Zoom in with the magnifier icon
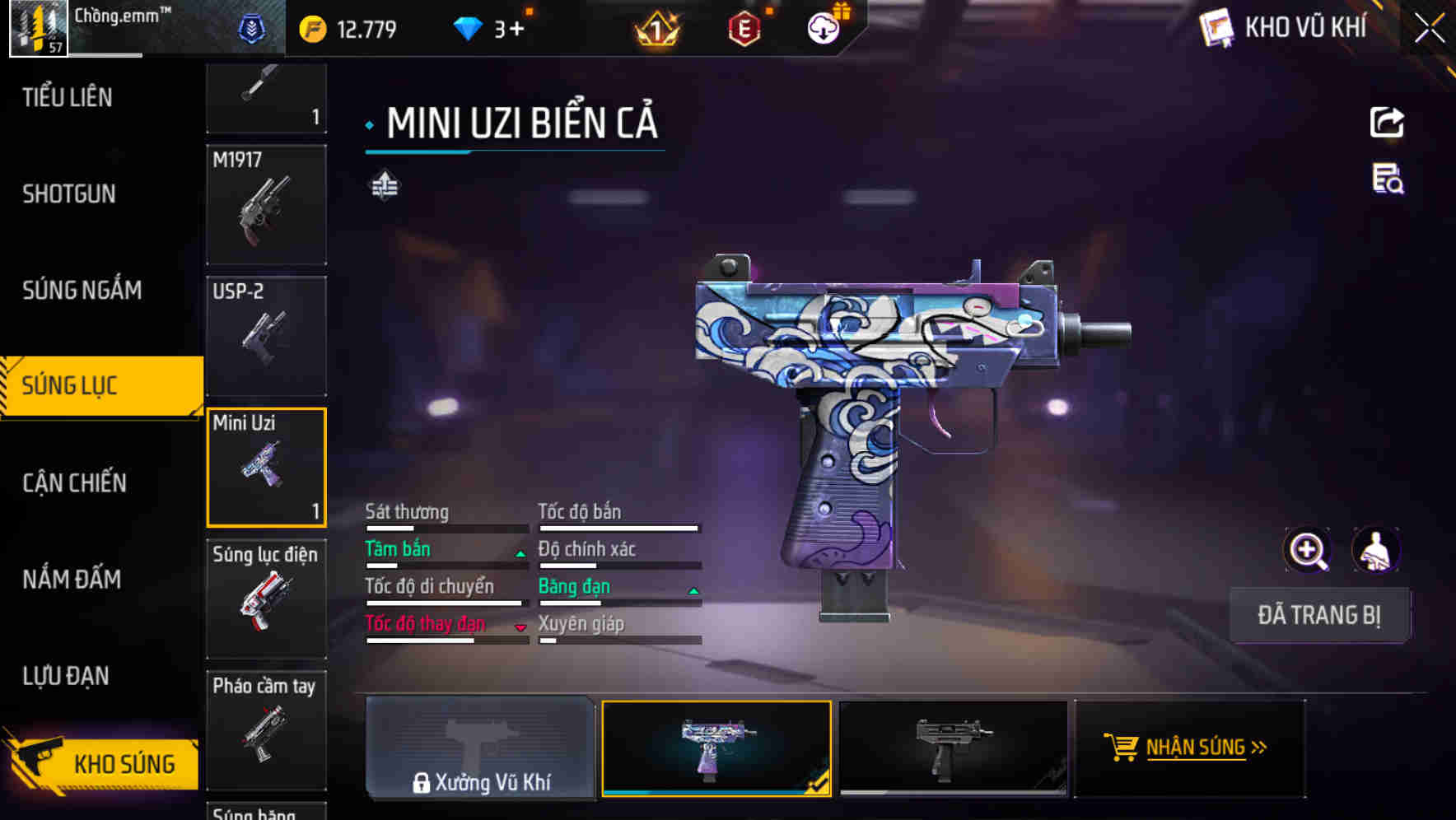 [x=1307, y=550]
